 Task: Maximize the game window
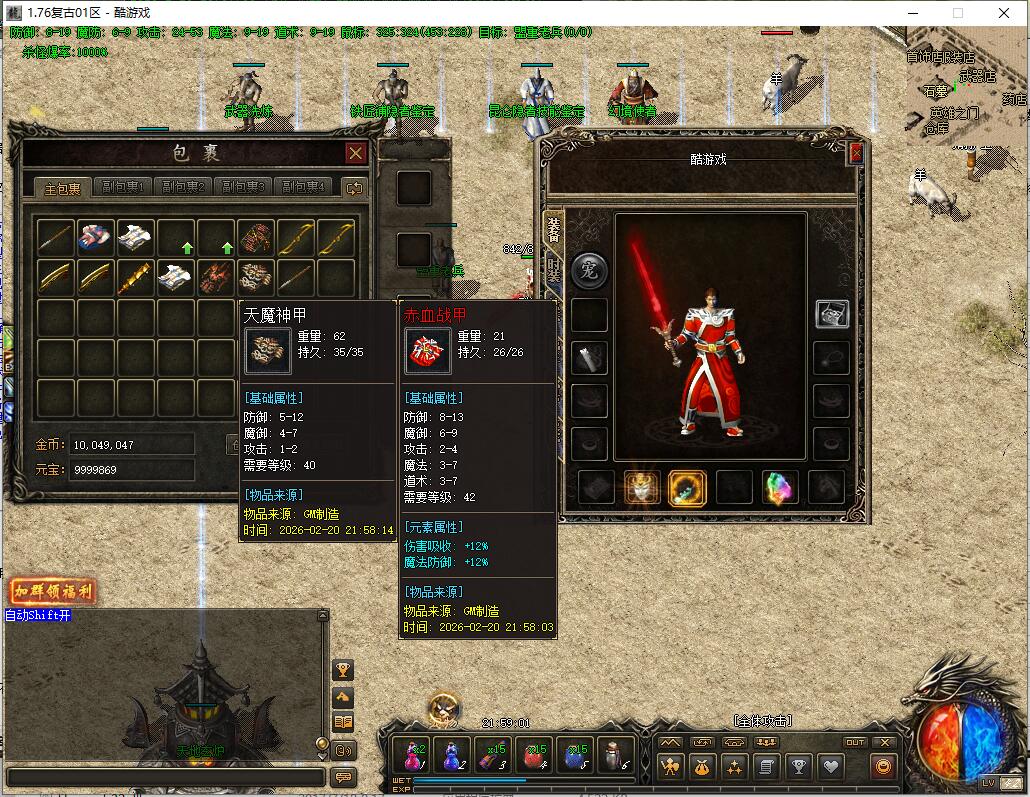[957, 13]
